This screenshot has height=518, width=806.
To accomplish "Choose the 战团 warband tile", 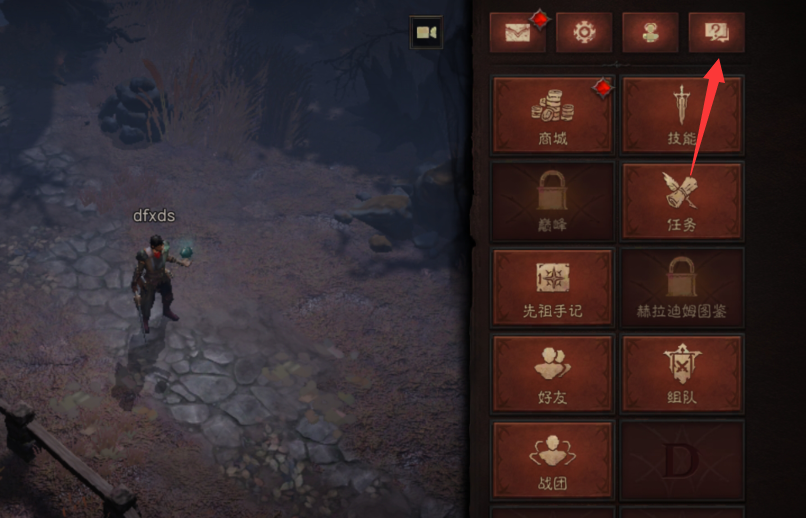I will [x=552, y=459].
